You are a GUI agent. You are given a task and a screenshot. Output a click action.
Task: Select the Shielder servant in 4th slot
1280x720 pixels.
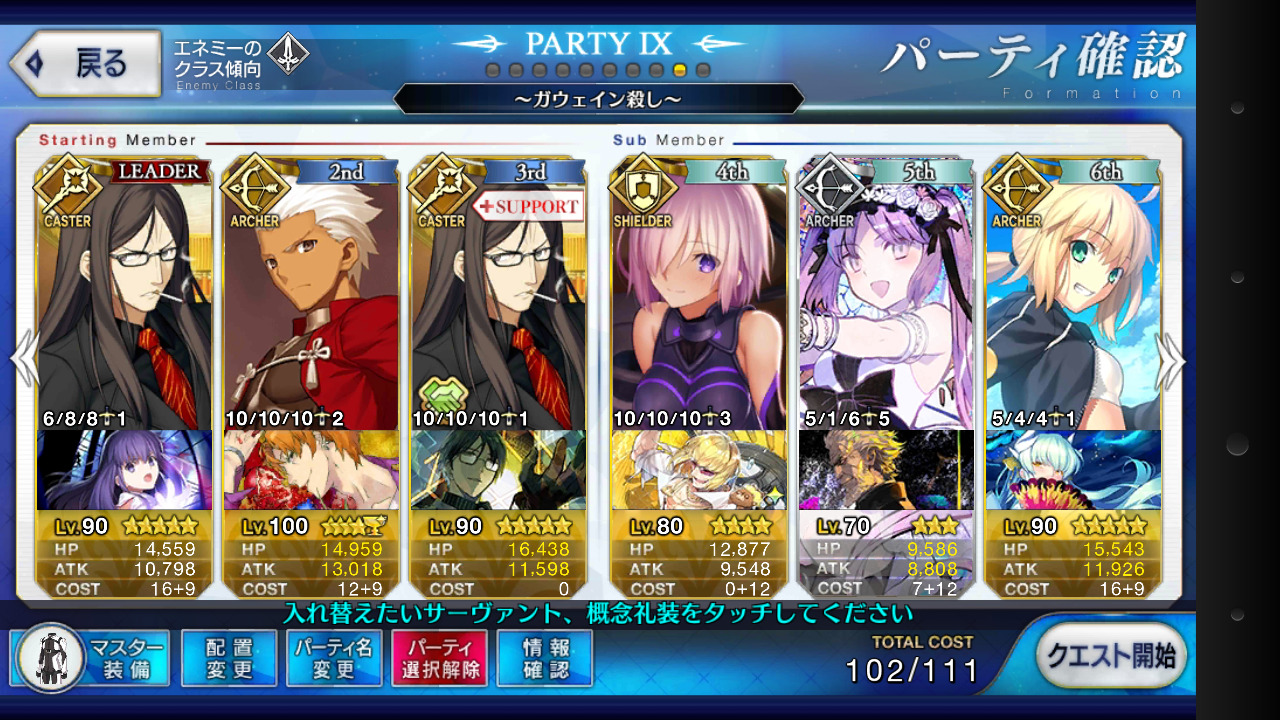tap(698, 300)
